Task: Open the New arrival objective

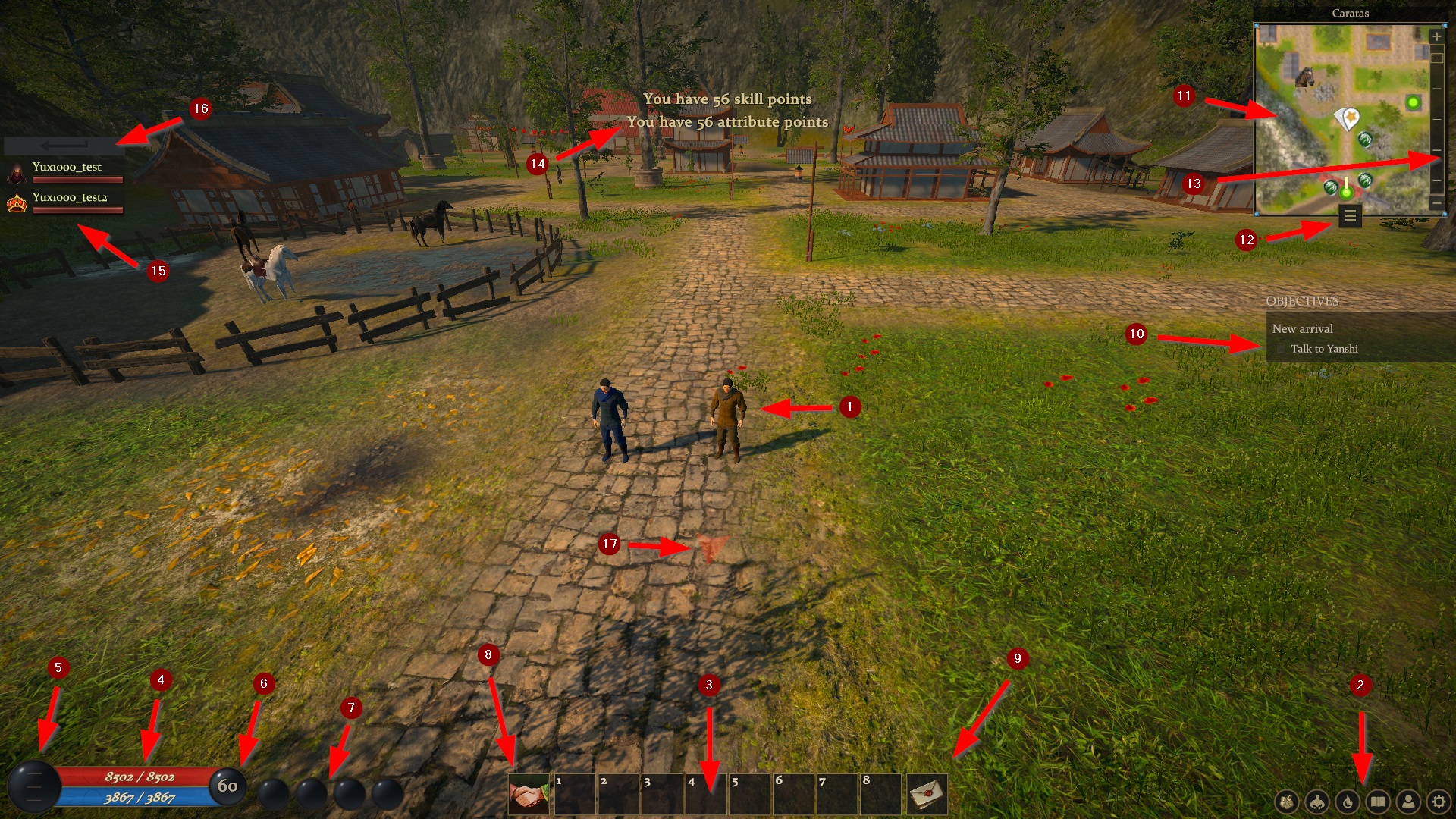Action: (x=1302, y=328)
